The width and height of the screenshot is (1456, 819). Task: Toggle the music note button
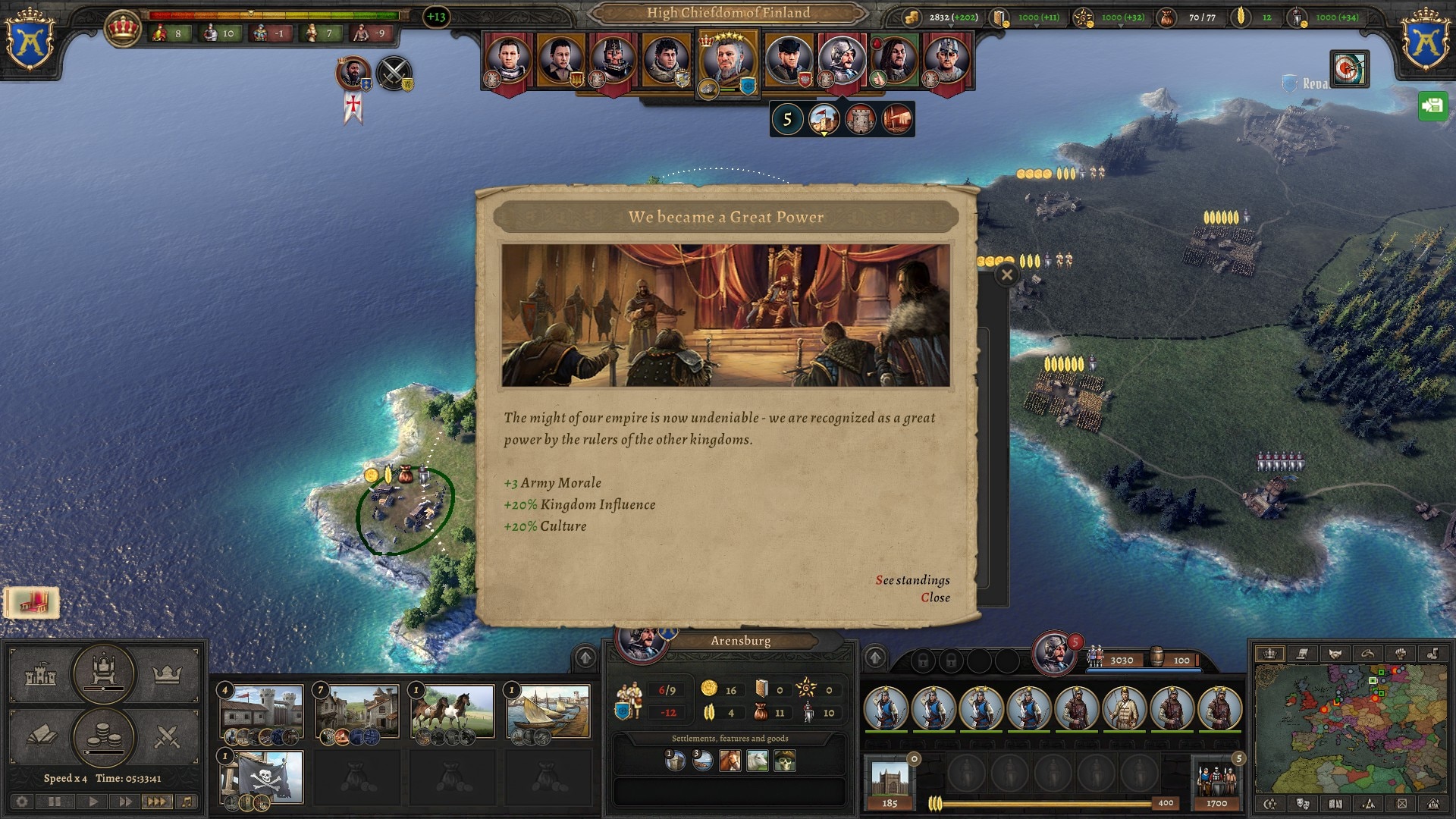[x=187, y=802]
